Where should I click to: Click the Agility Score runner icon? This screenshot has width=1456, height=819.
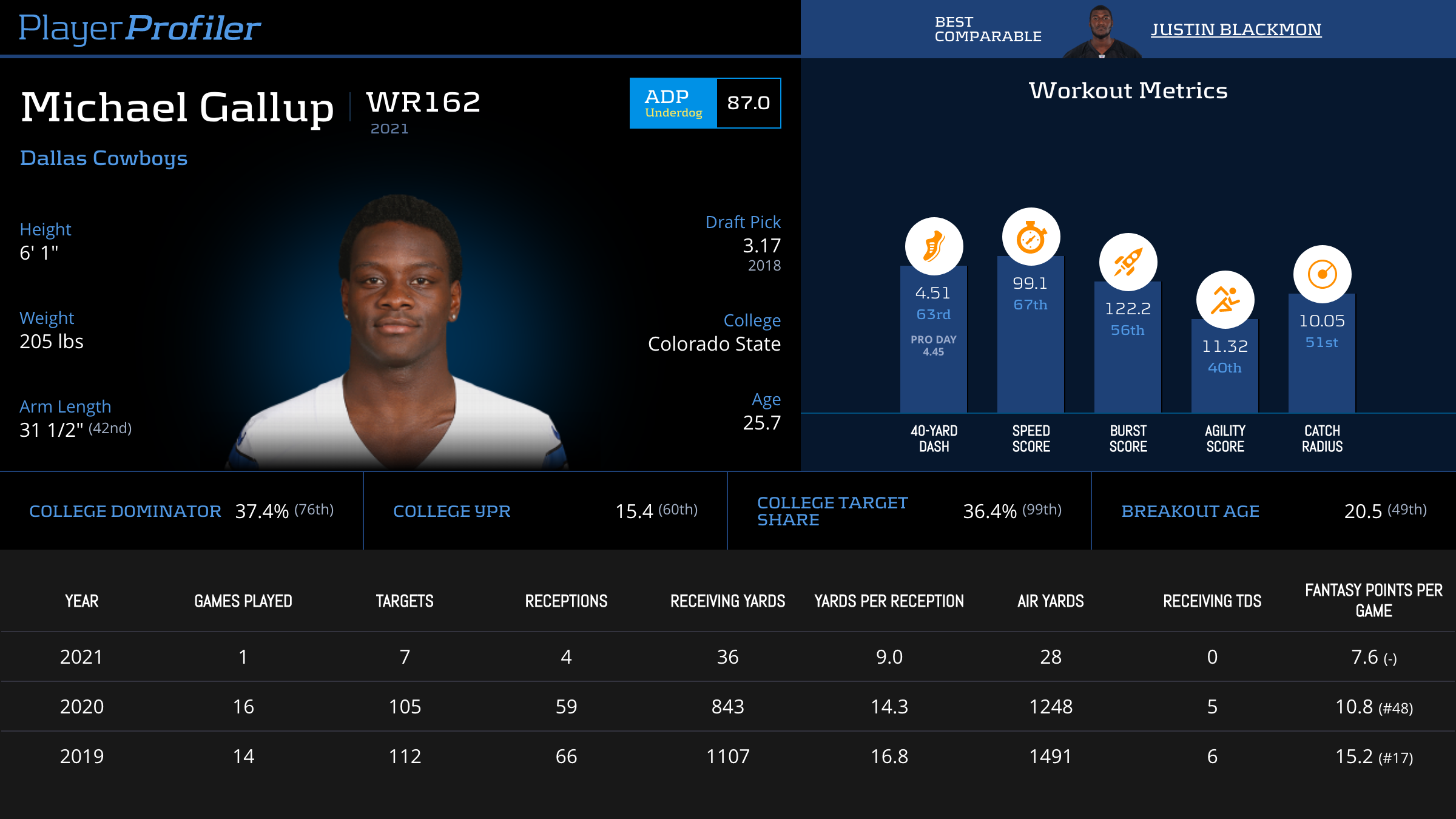point(1225,300)
